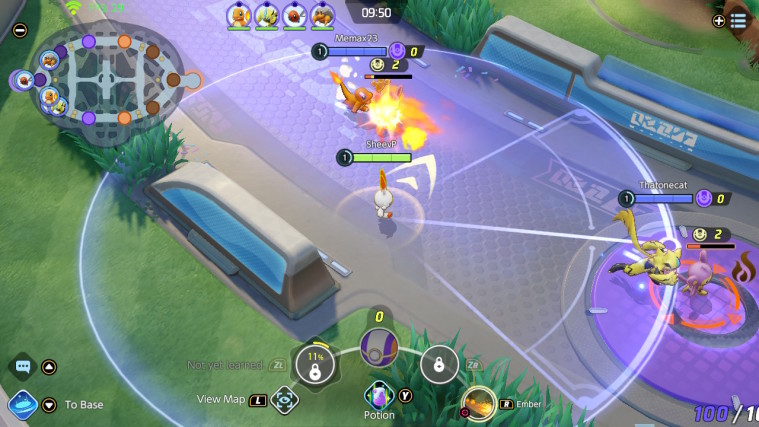Open the list menu in the top-right corner
759x427 pixels.
pyautogui.click(x=738, y=20)
